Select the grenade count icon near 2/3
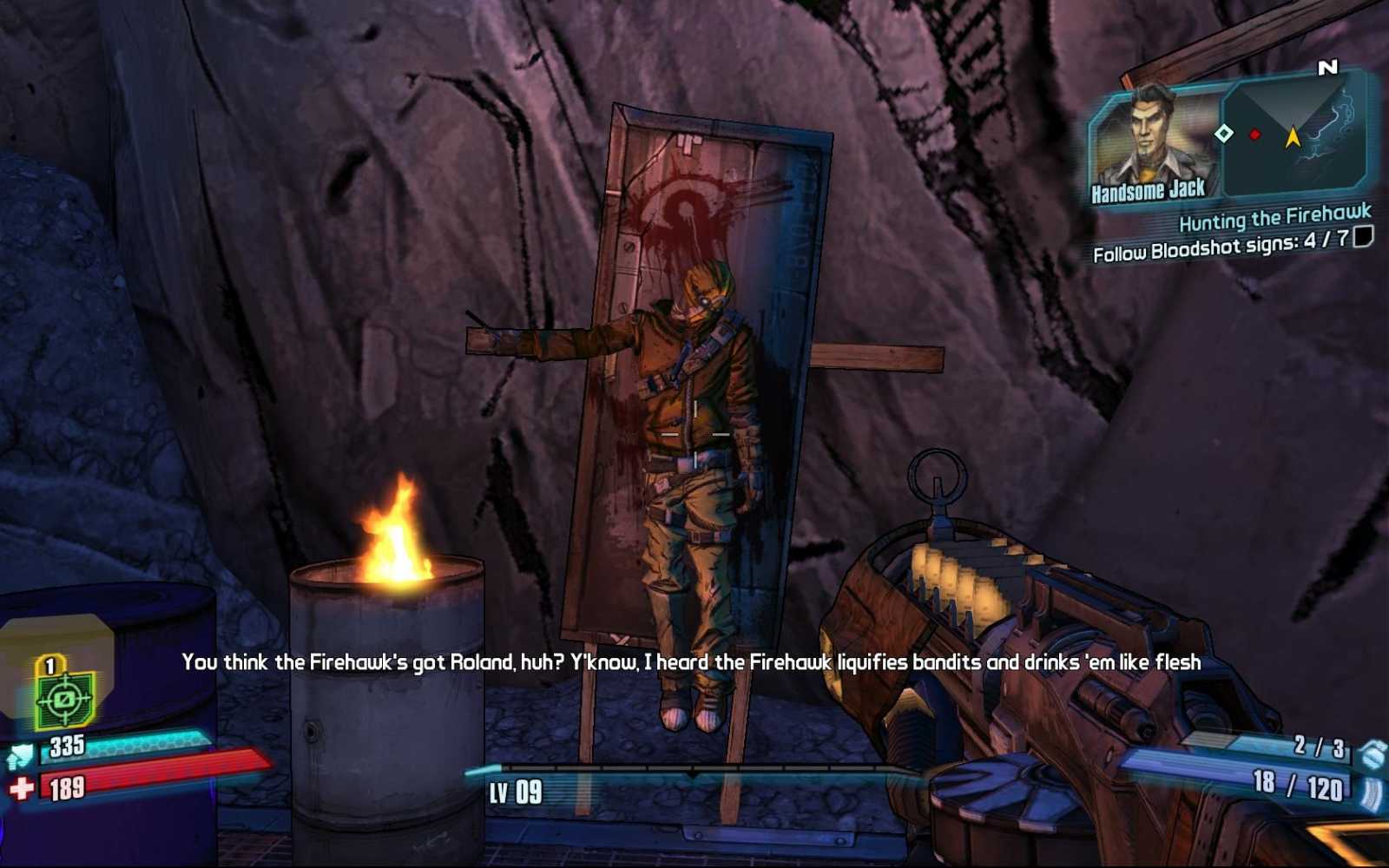This screenshot has width=1389, height=868. [x=1373, y=754]
